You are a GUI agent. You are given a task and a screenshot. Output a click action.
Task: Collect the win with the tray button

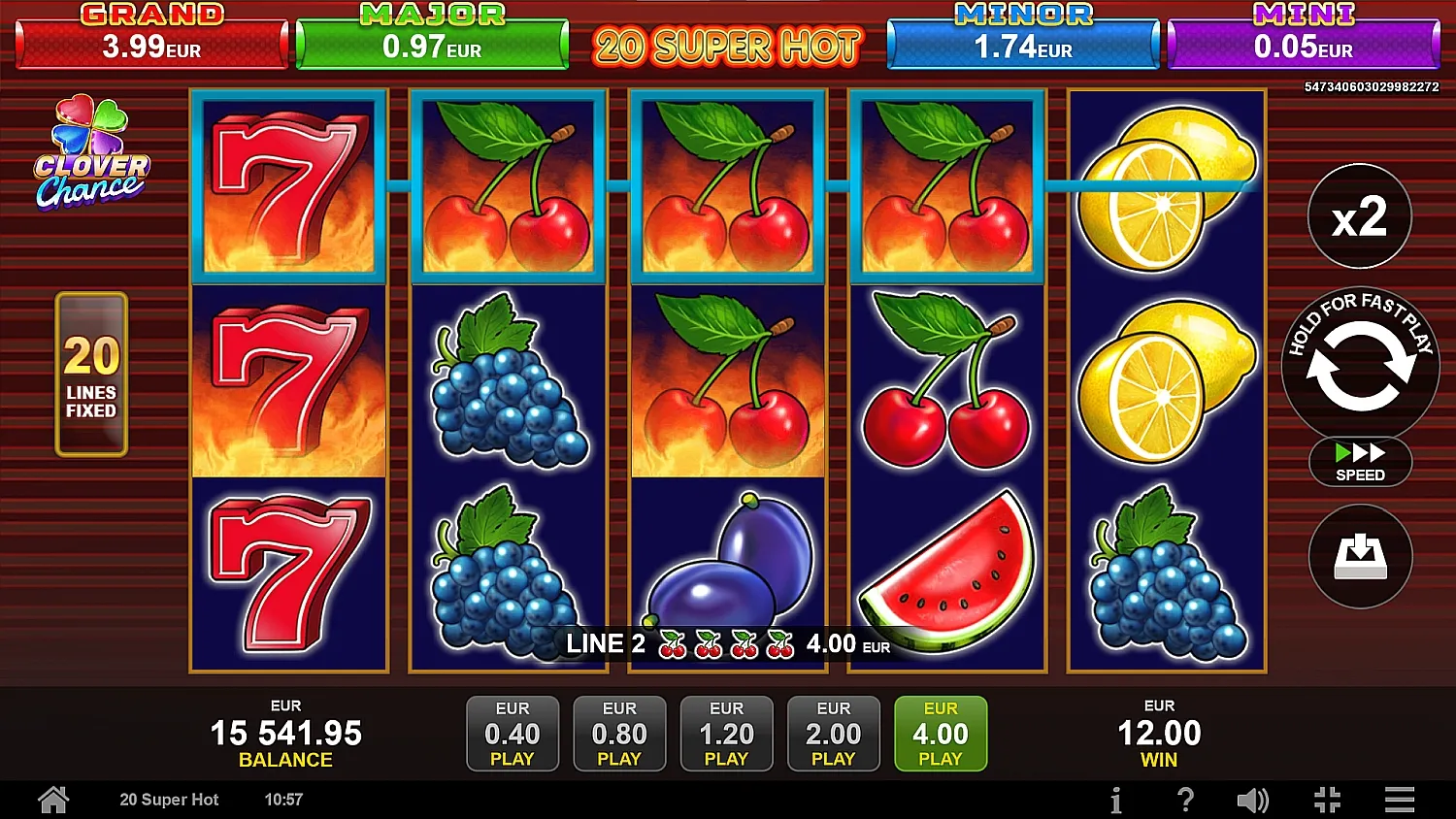coord(1360,556)
